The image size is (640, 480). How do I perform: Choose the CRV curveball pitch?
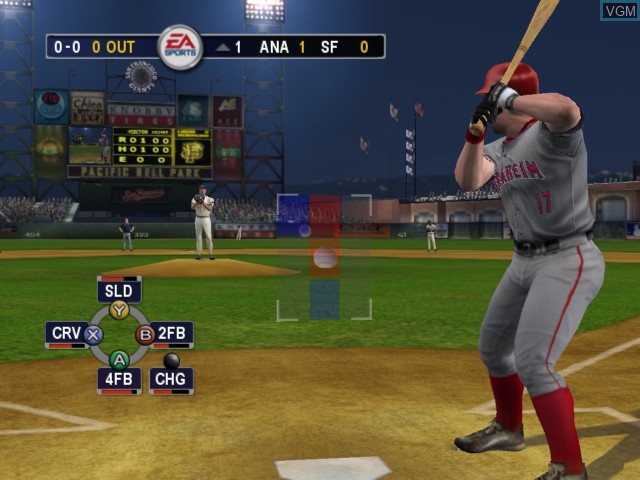point(66,334)
